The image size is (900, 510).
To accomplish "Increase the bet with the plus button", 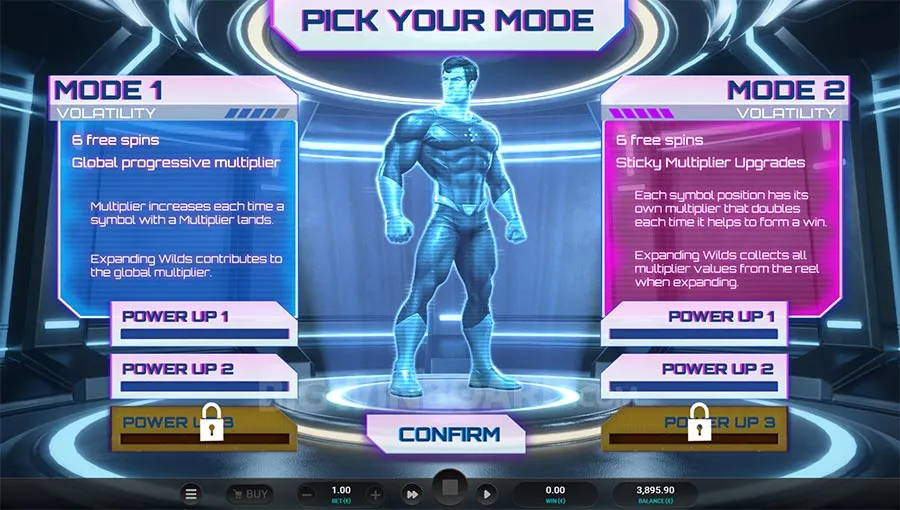I will tap(374, 494).
